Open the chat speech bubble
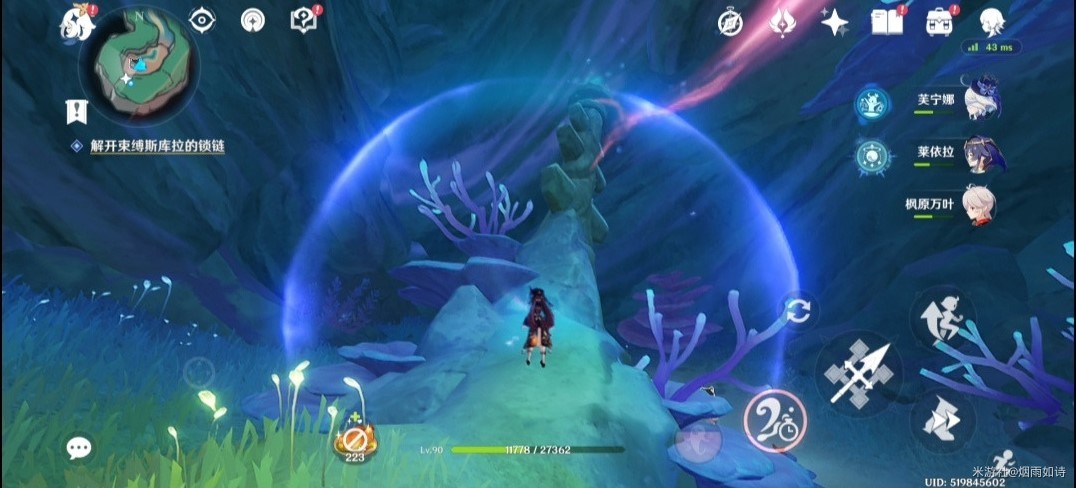This screenshot has width=1076, height=488. [79, 447]
